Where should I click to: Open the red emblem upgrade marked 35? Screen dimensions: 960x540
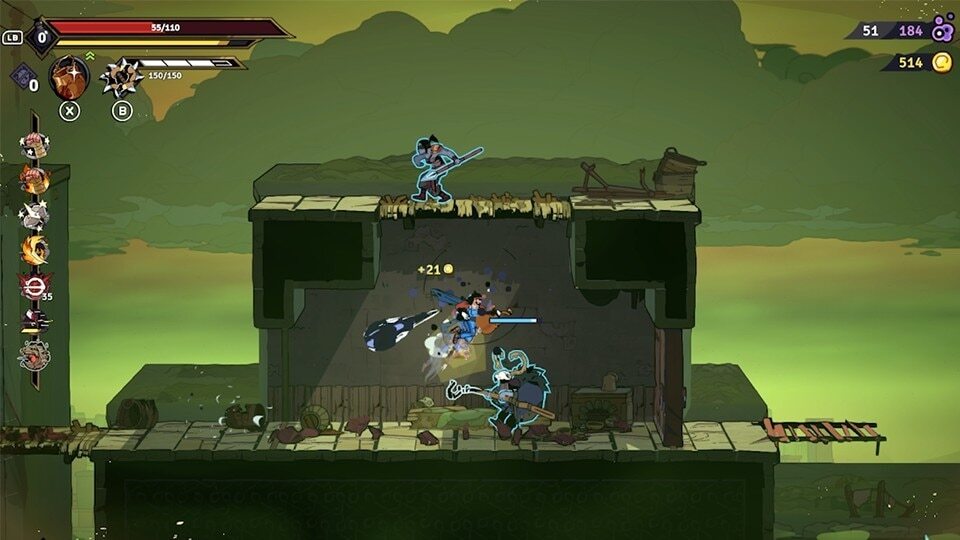click(34, 286)
